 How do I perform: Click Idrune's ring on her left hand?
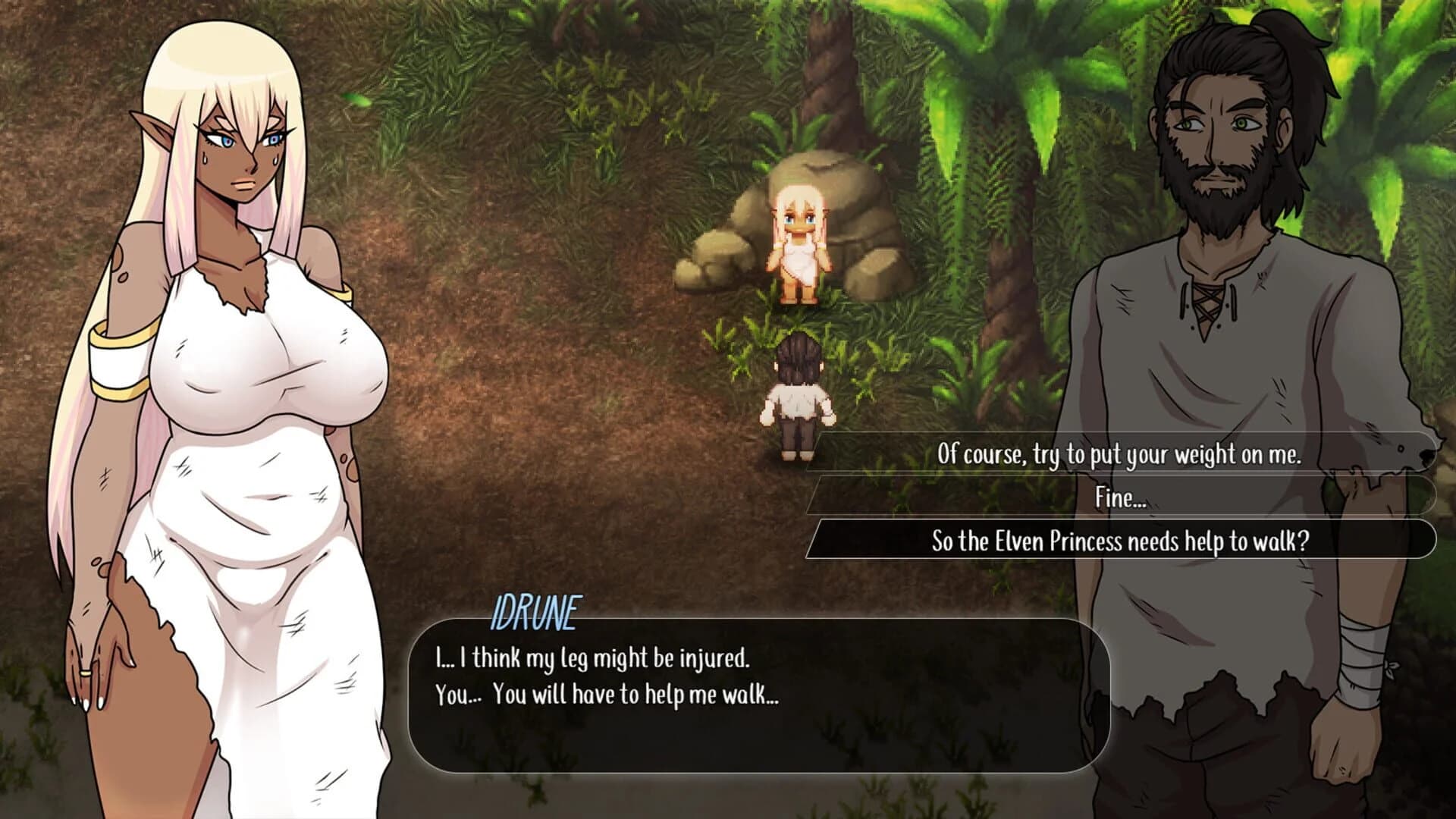click(84, 674)
